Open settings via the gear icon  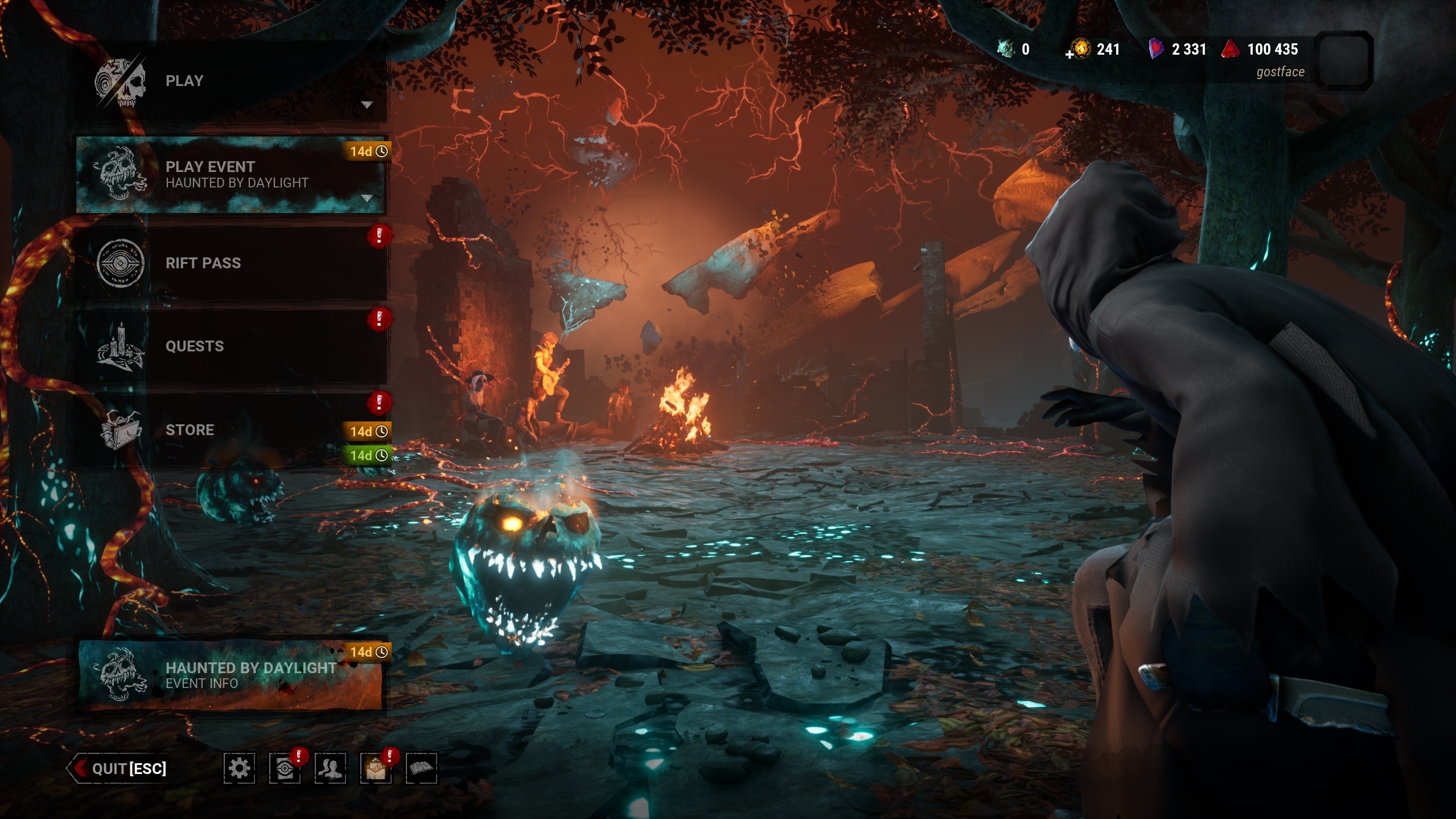click(x=239, y=769)
